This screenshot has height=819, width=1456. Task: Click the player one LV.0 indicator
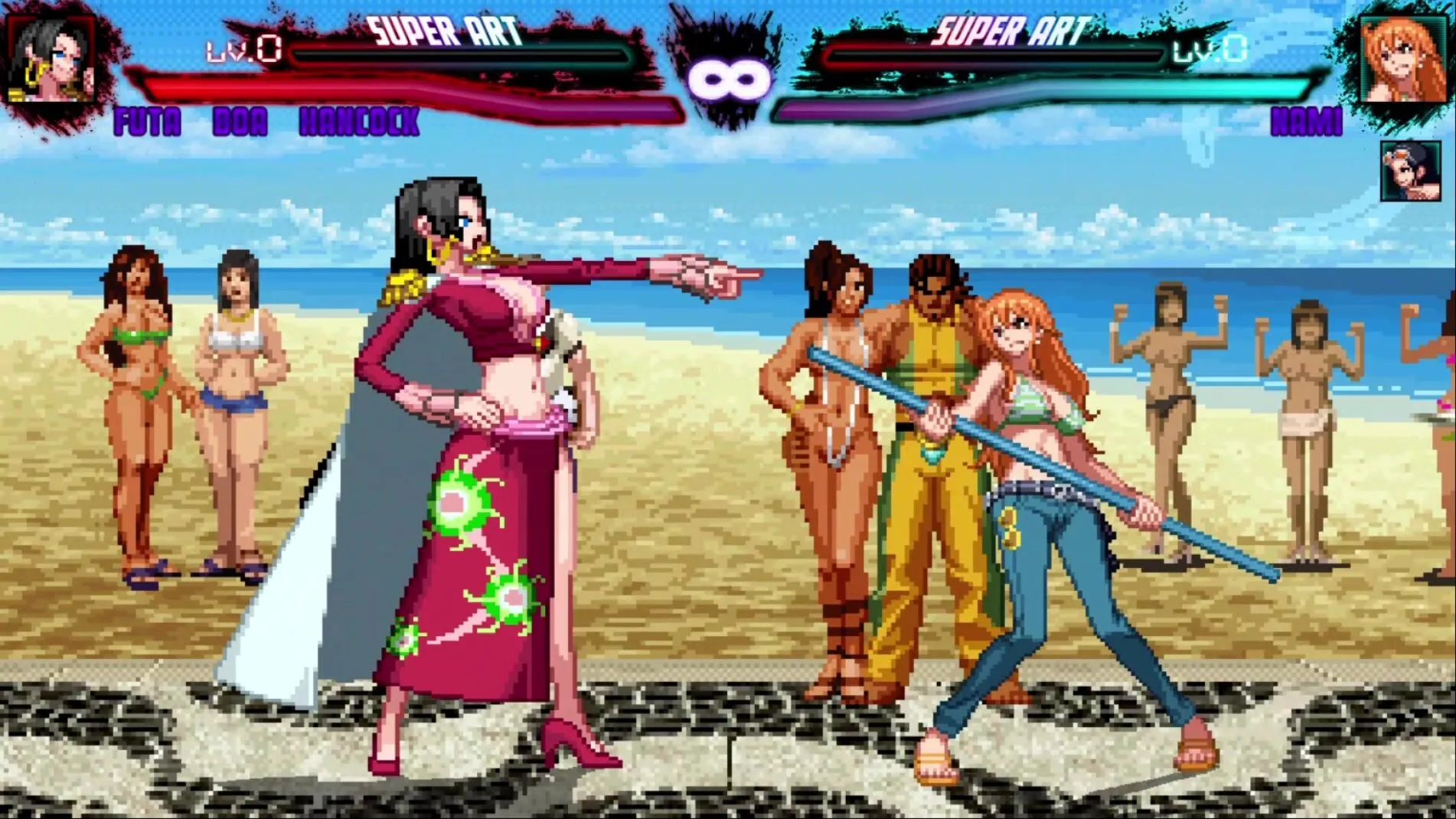point(237,51)
